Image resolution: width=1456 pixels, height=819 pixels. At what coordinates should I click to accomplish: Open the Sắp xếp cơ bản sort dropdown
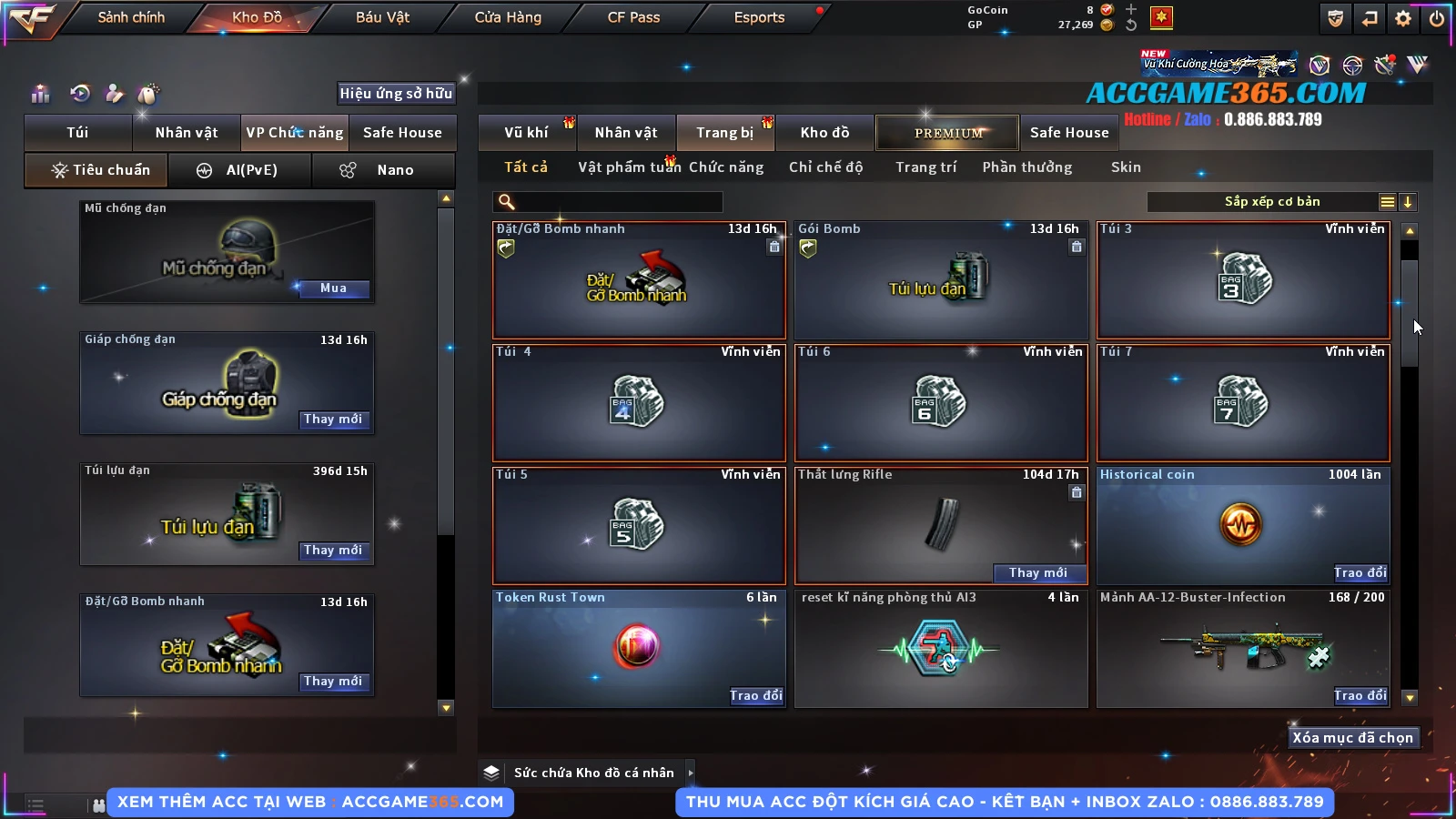[x=1271, y=202]
